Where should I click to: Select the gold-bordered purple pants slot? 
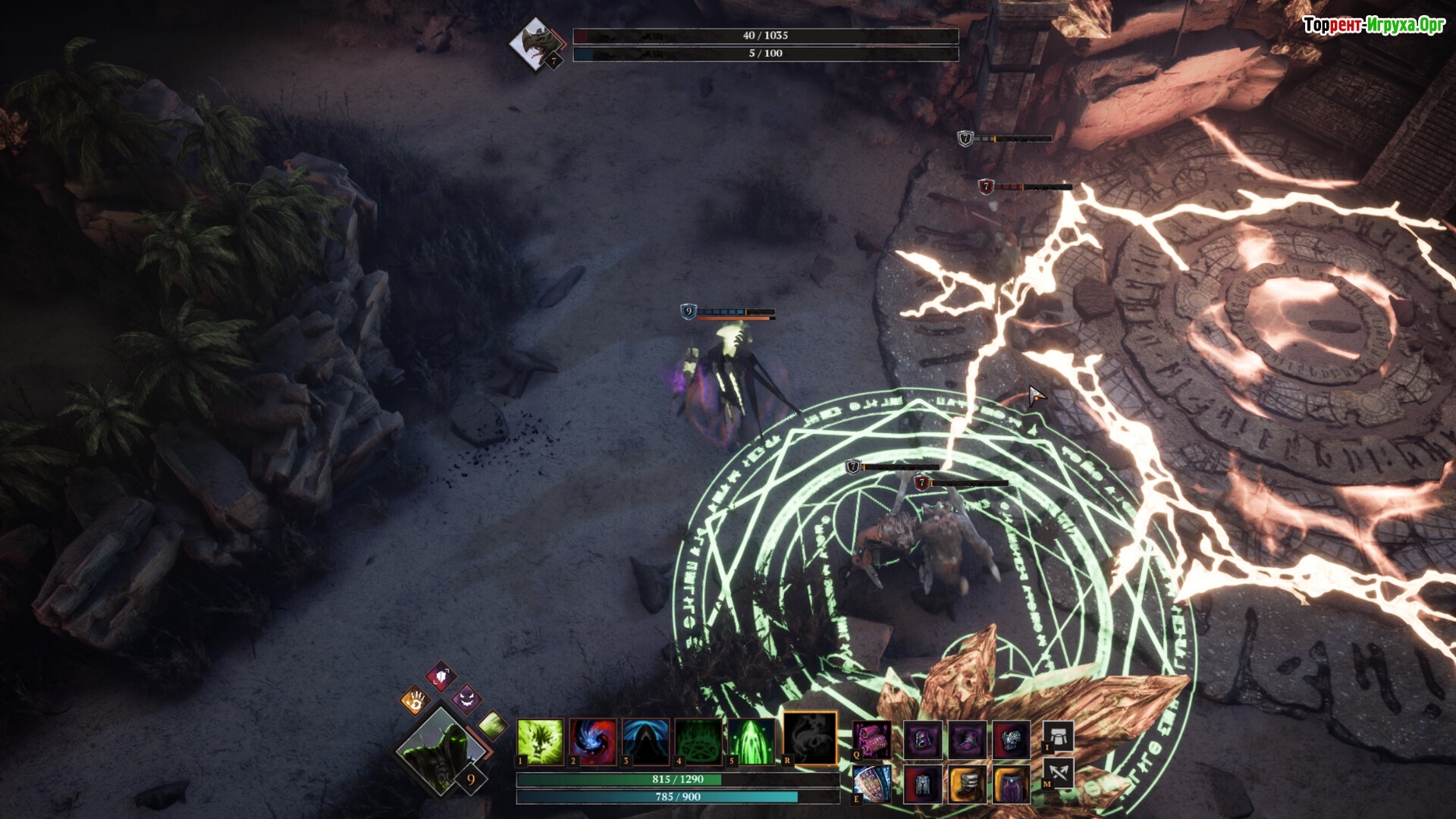point(1012,783)
